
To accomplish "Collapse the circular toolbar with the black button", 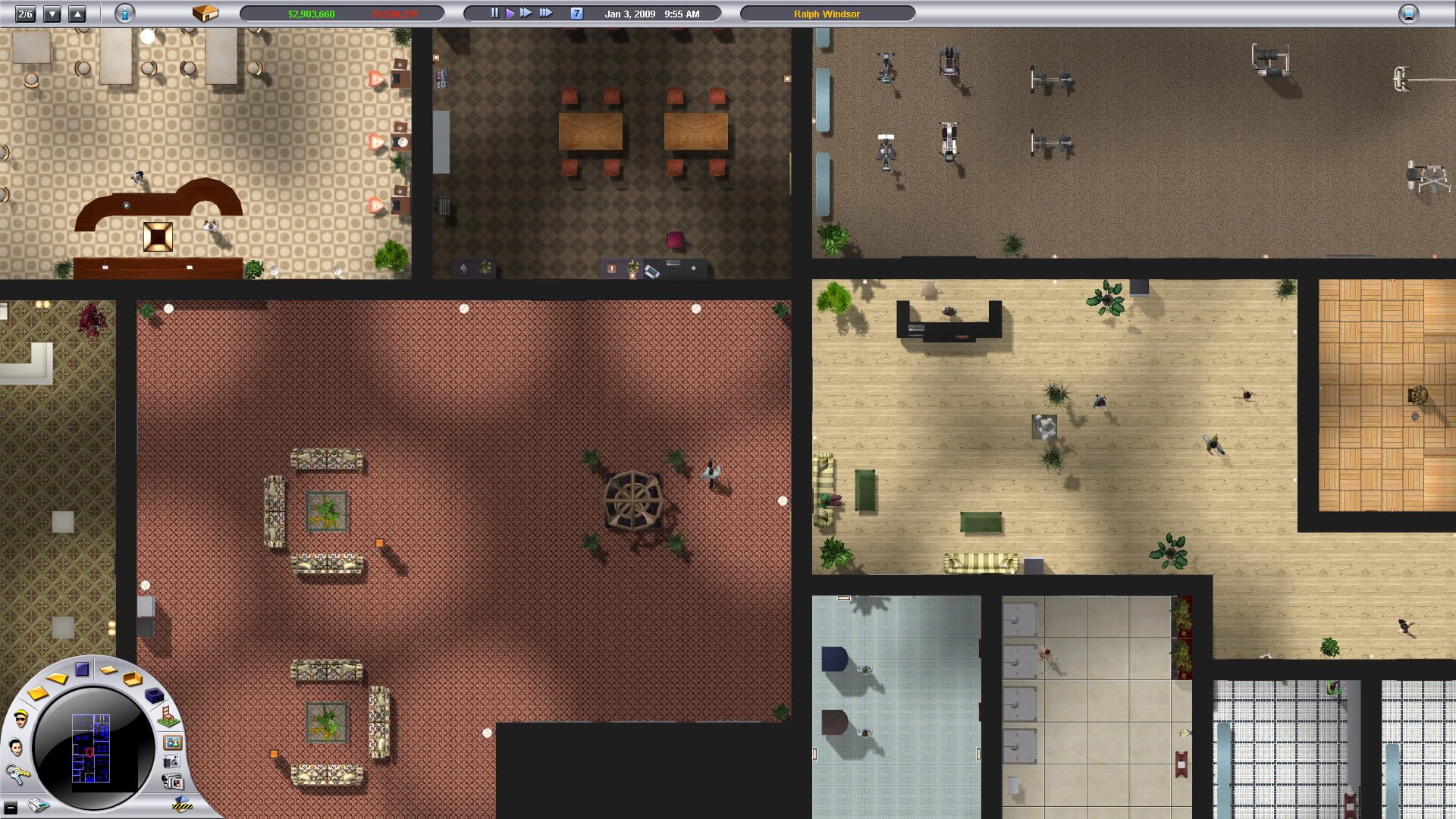I will 11,806.
